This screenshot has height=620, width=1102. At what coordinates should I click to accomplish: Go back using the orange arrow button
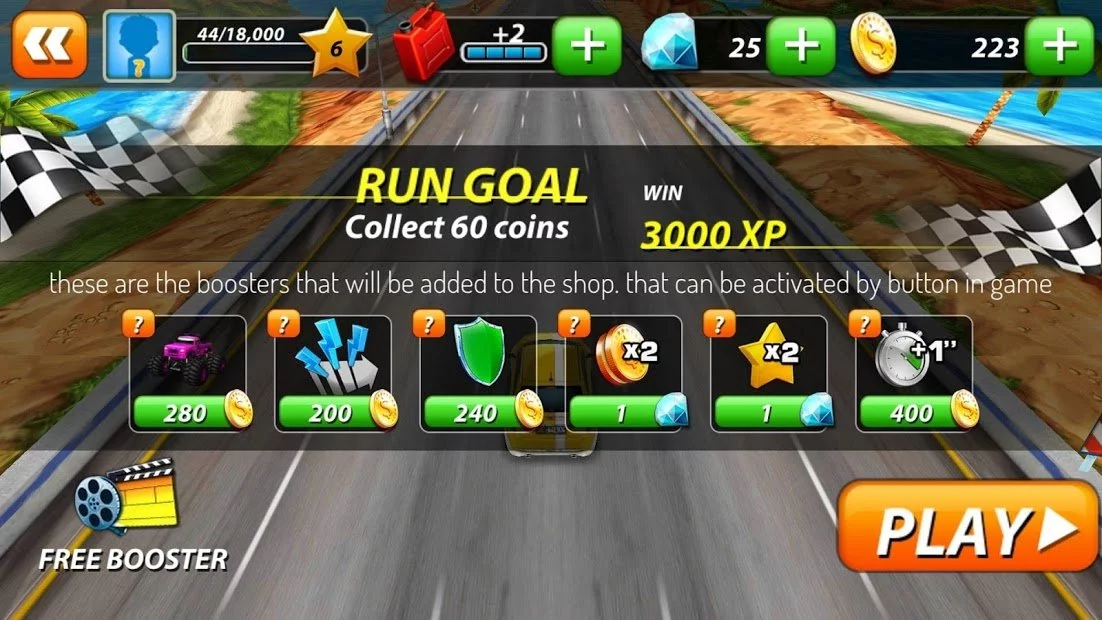tap(49, 45)
